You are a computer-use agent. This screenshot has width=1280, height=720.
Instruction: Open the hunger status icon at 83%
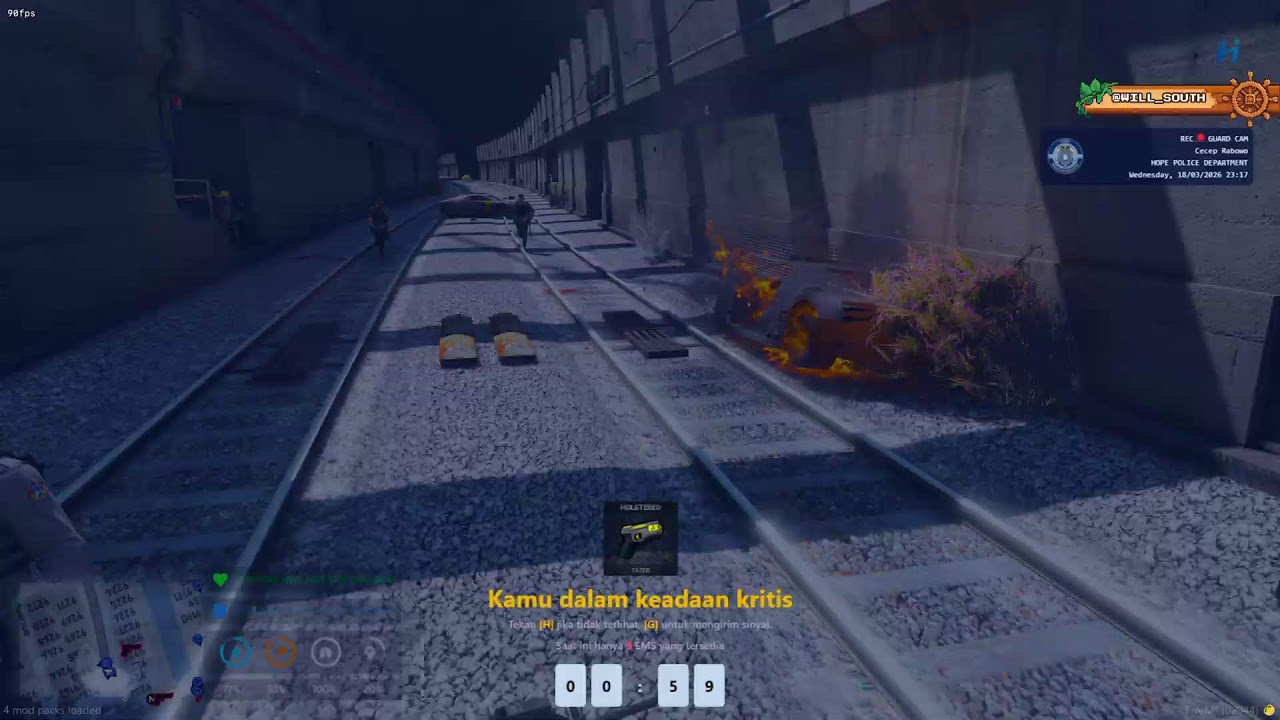[279, 652]
